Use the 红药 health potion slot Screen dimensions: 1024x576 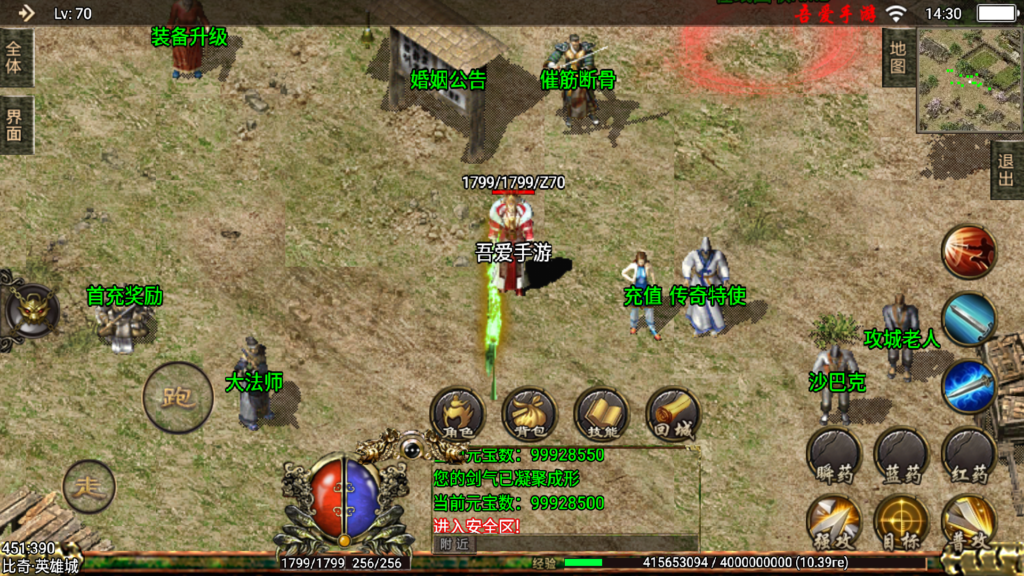pos(968,456)
